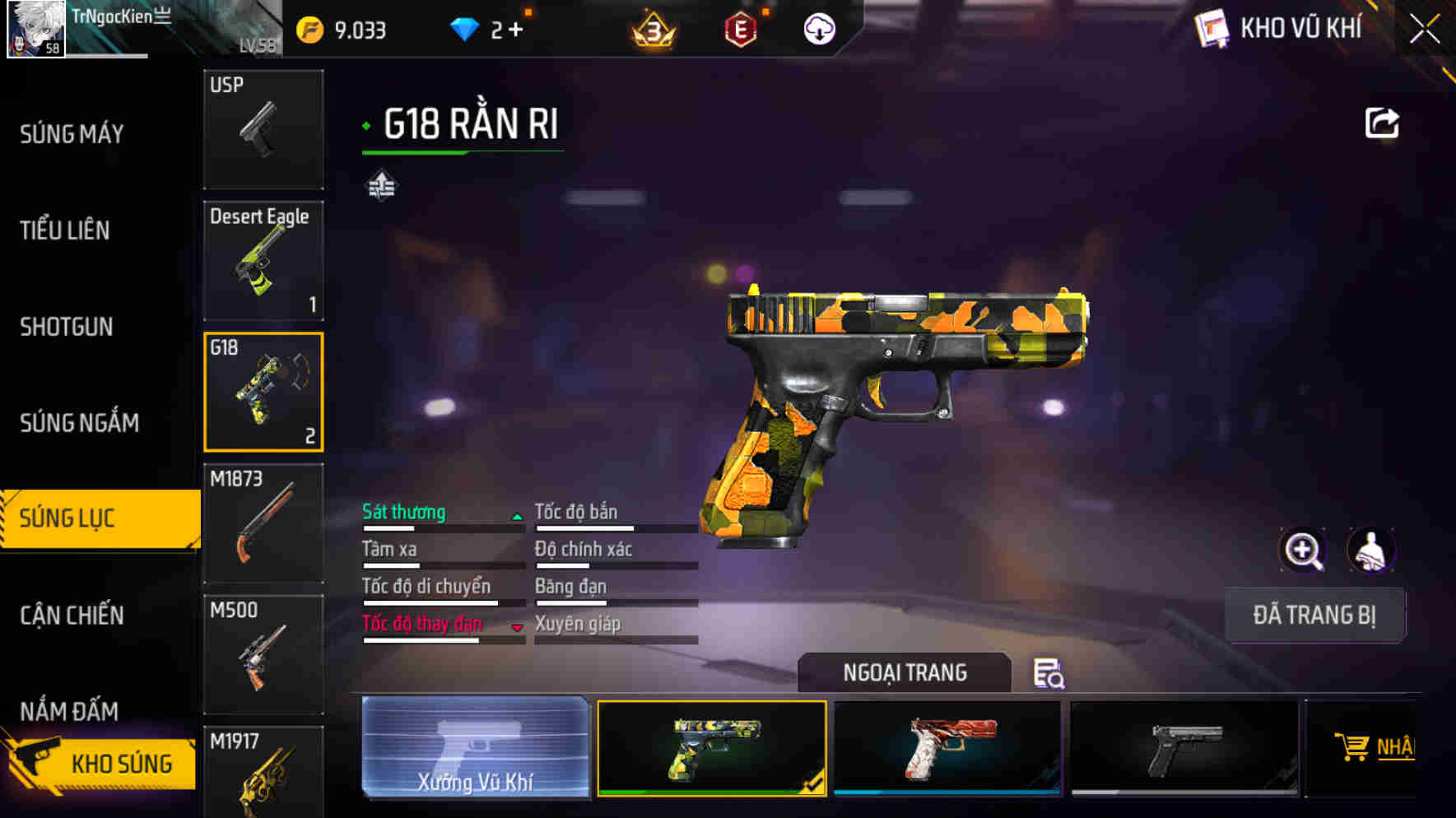Share the G18 Rần Ri weapon
The width and height of the screenshot is (1456, 818).
[1382, 122]
